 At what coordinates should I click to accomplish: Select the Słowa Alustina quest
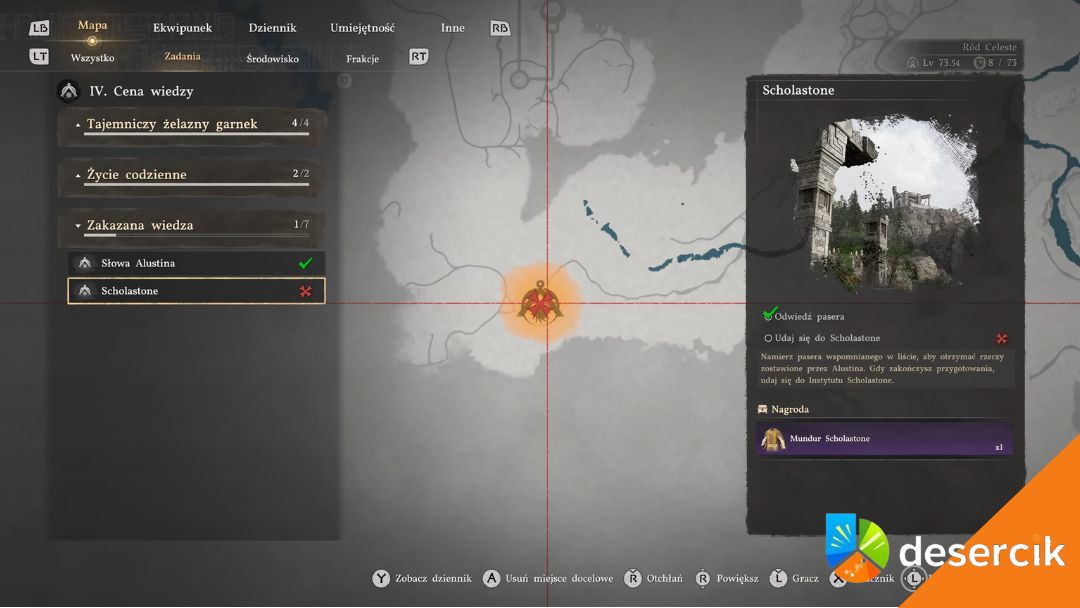(x=196, y=263)
